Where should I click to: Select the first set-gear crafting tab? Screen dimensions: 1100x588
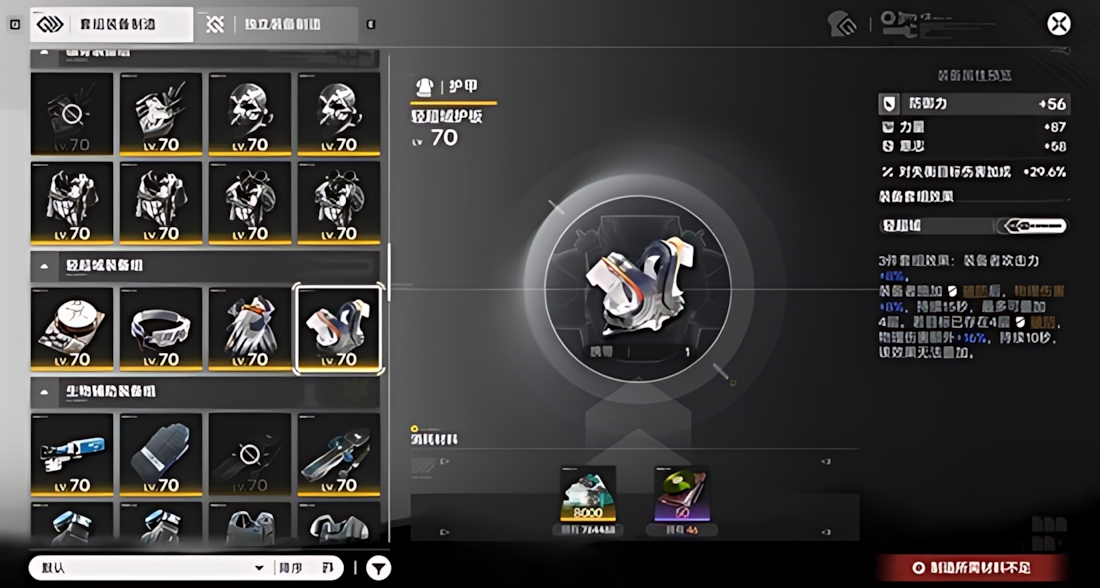(x=111, y=25)
